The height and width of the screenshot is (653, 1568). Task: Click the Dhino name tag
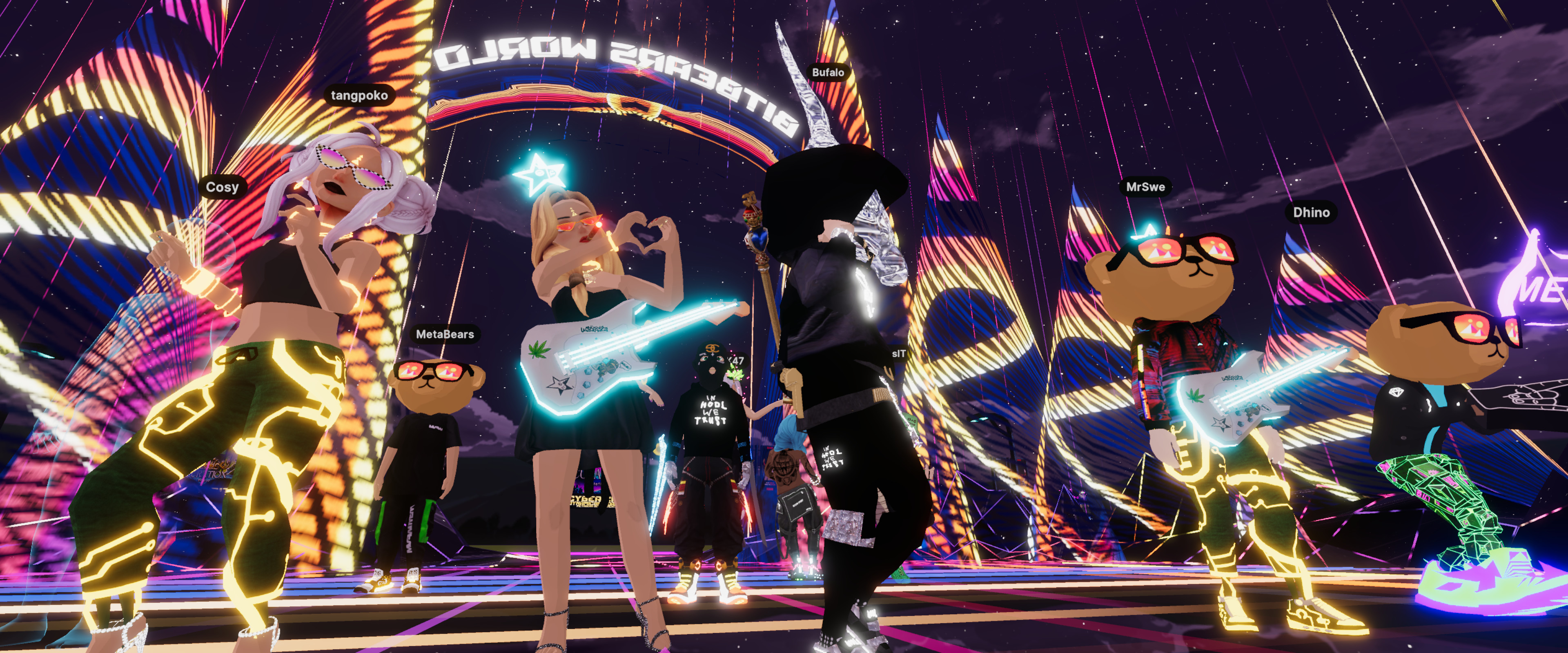1311,212
